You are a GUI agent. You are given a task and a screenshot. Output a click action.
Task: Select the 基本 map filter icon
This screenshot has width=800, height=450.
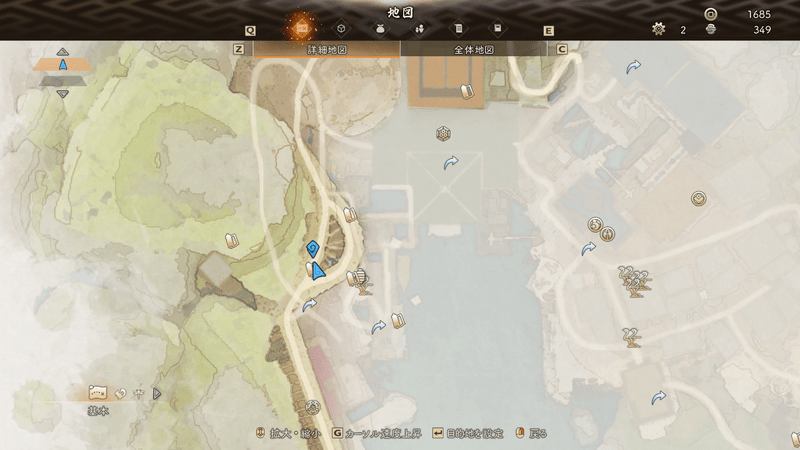tap(98, 392)
